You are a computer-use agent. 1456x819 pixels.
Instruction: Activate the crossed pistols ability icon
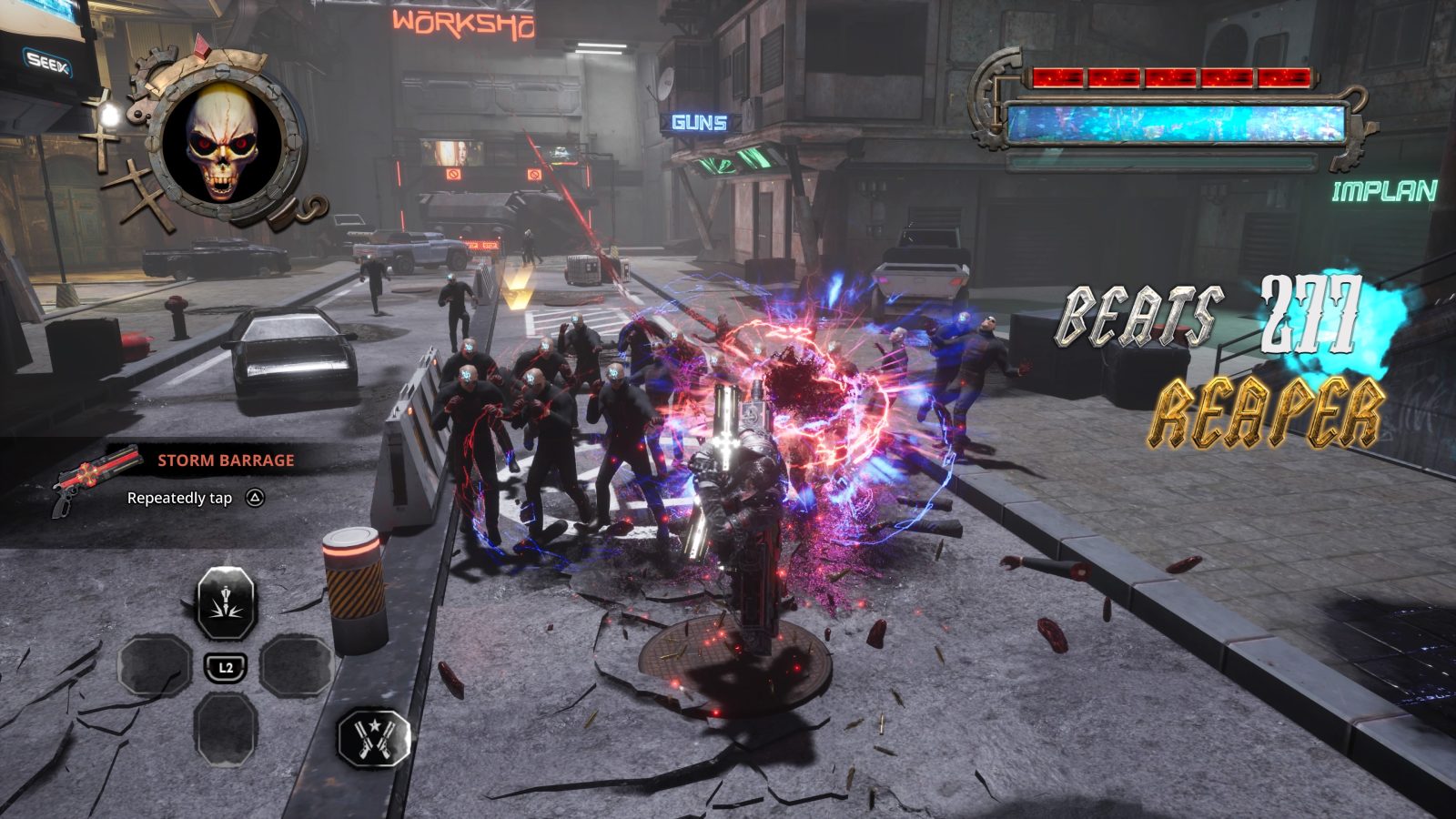point(373,737)
